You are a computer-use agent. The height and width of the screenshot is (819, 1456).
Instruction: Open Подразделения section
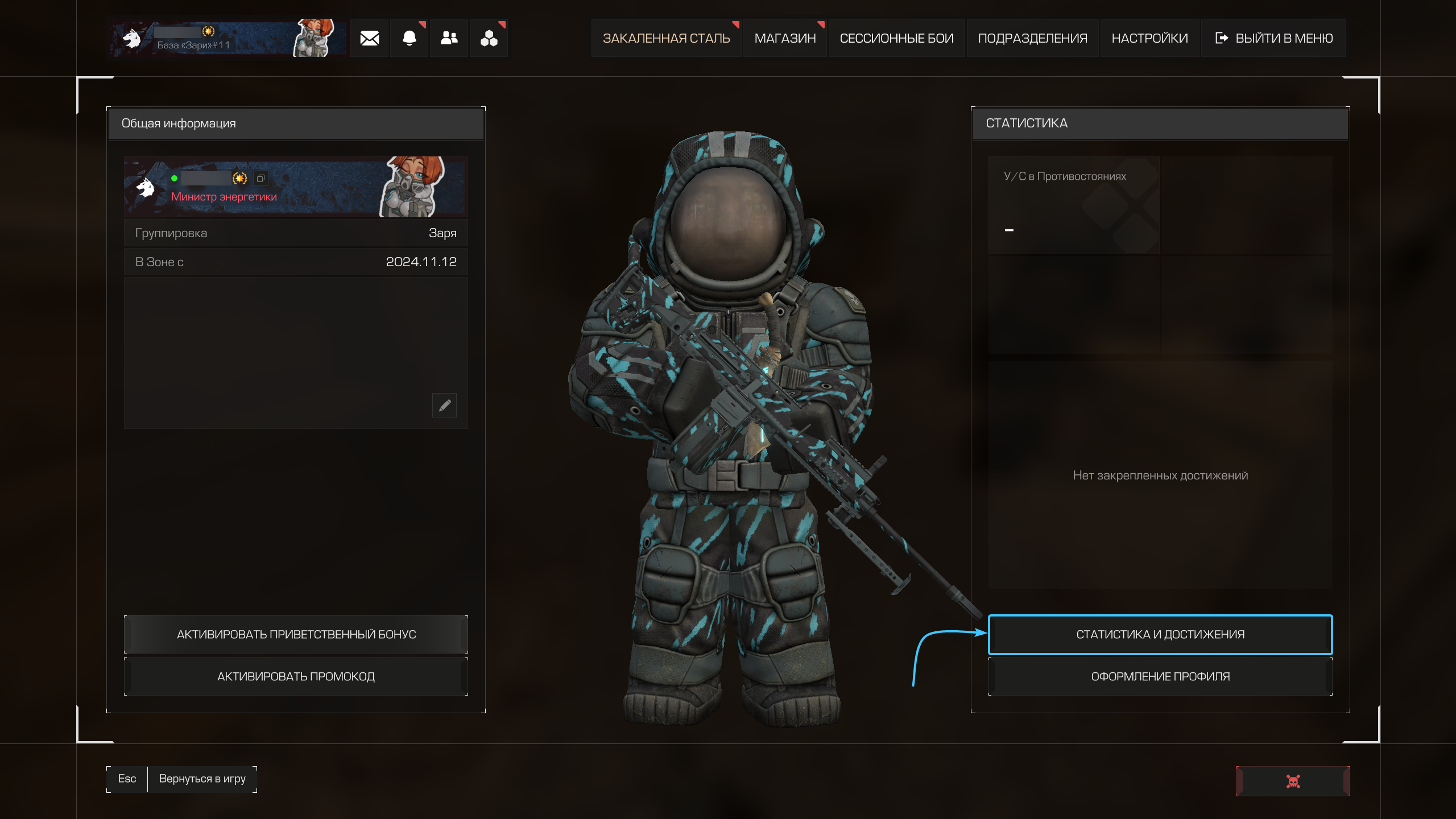(x=1032, y=38)
